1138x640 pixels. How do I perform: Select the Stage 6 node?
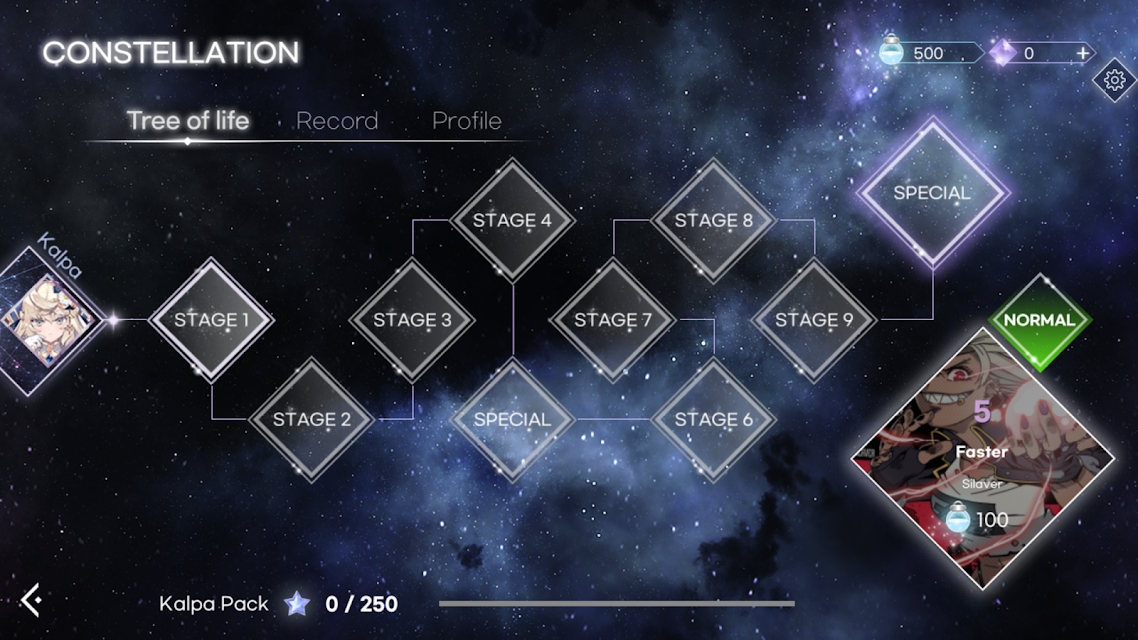click(713, 419)
